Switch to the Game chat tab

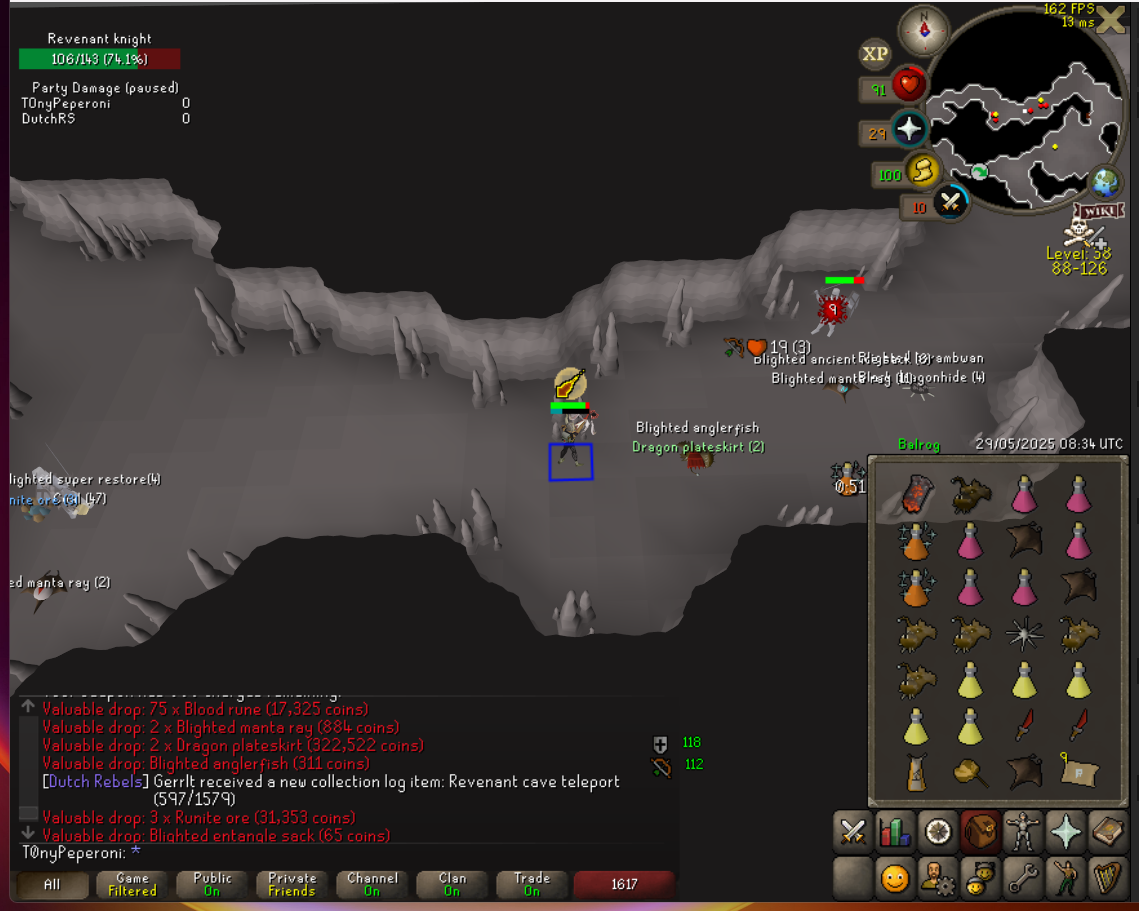point(132,884)
